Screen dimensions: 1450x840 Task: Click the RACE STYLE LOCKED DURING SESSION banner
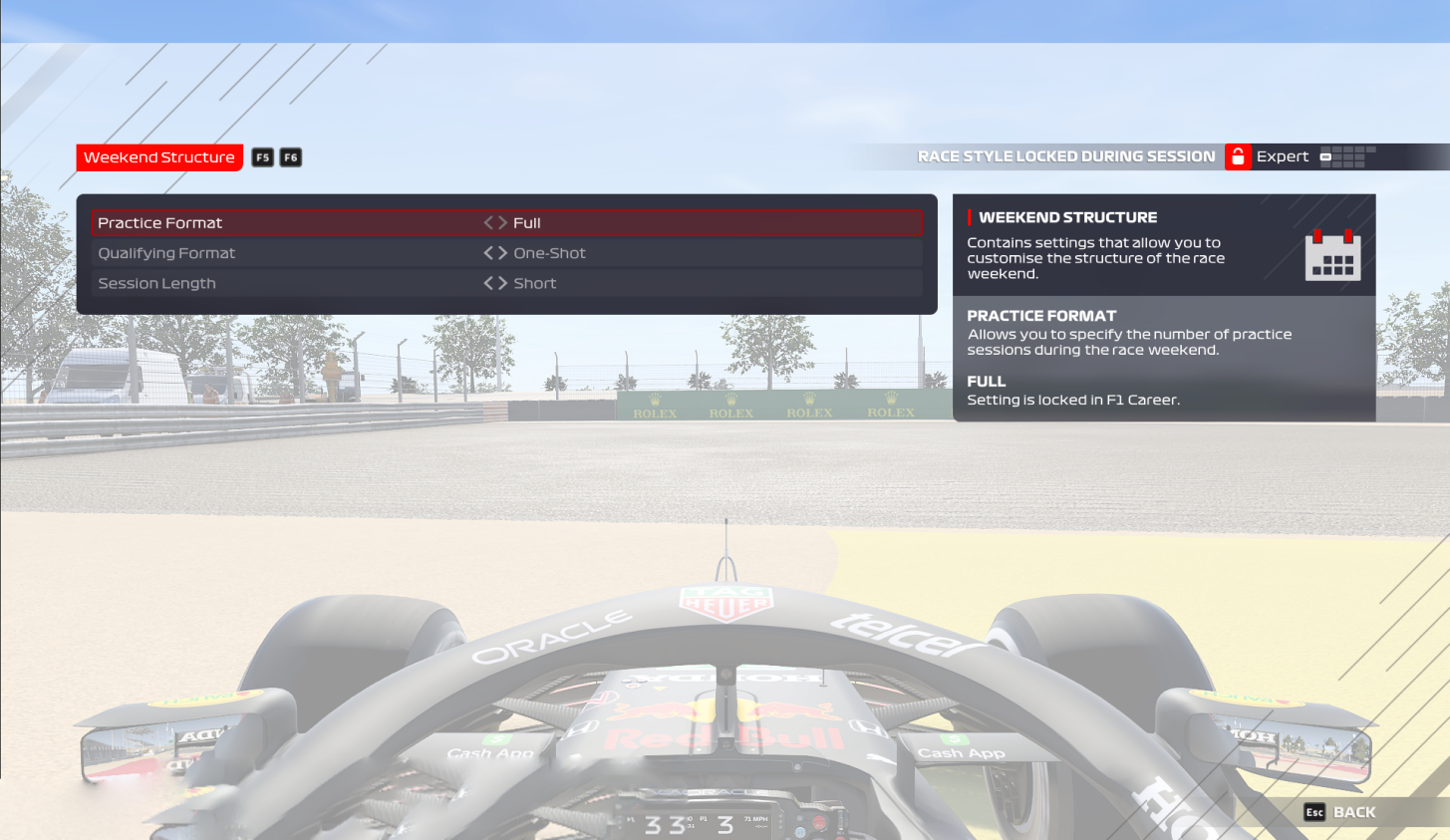click(x=1066, y=155)
